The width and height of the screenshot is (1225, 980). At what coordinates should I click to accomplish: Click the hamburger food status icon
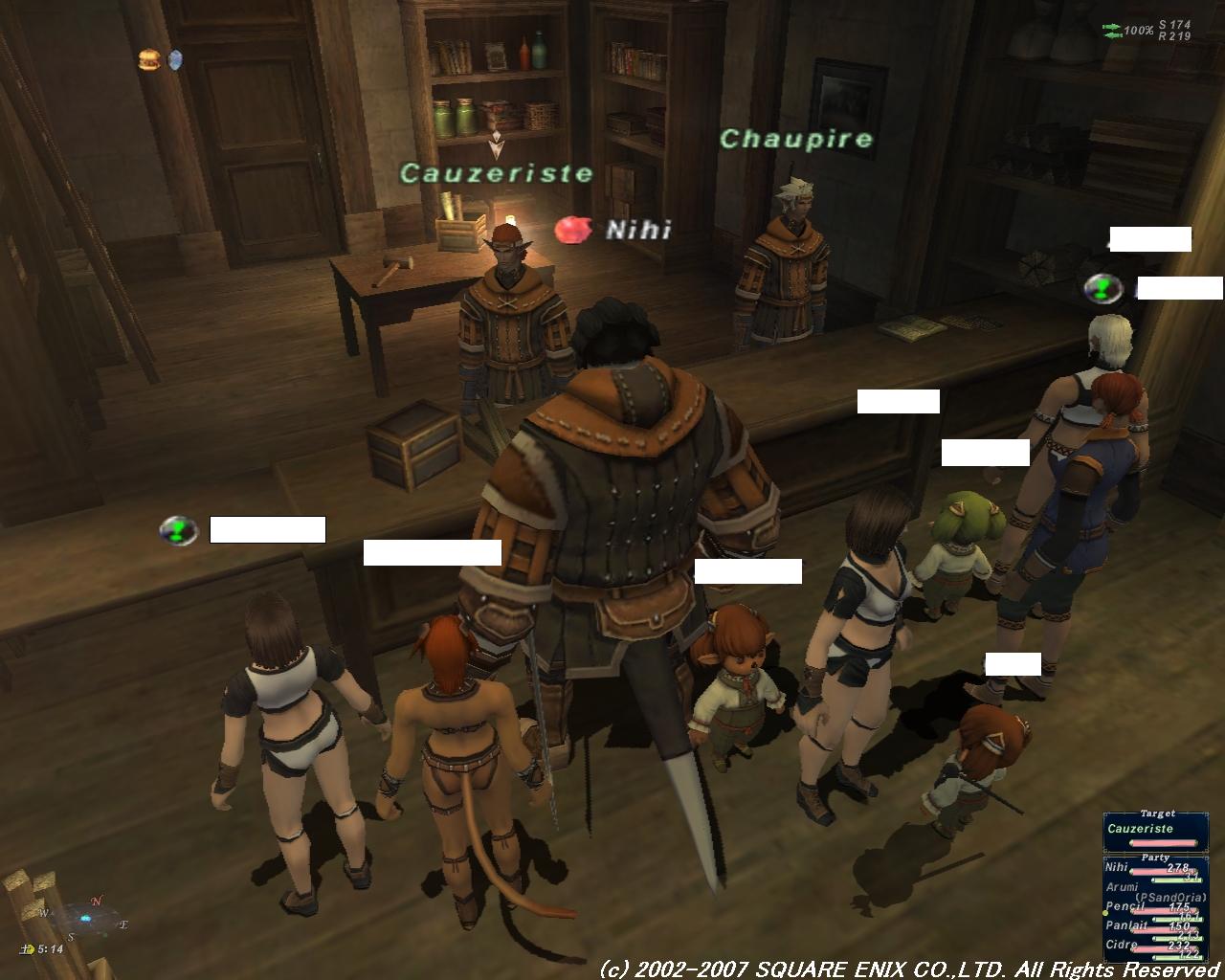[x=147, y=59]
